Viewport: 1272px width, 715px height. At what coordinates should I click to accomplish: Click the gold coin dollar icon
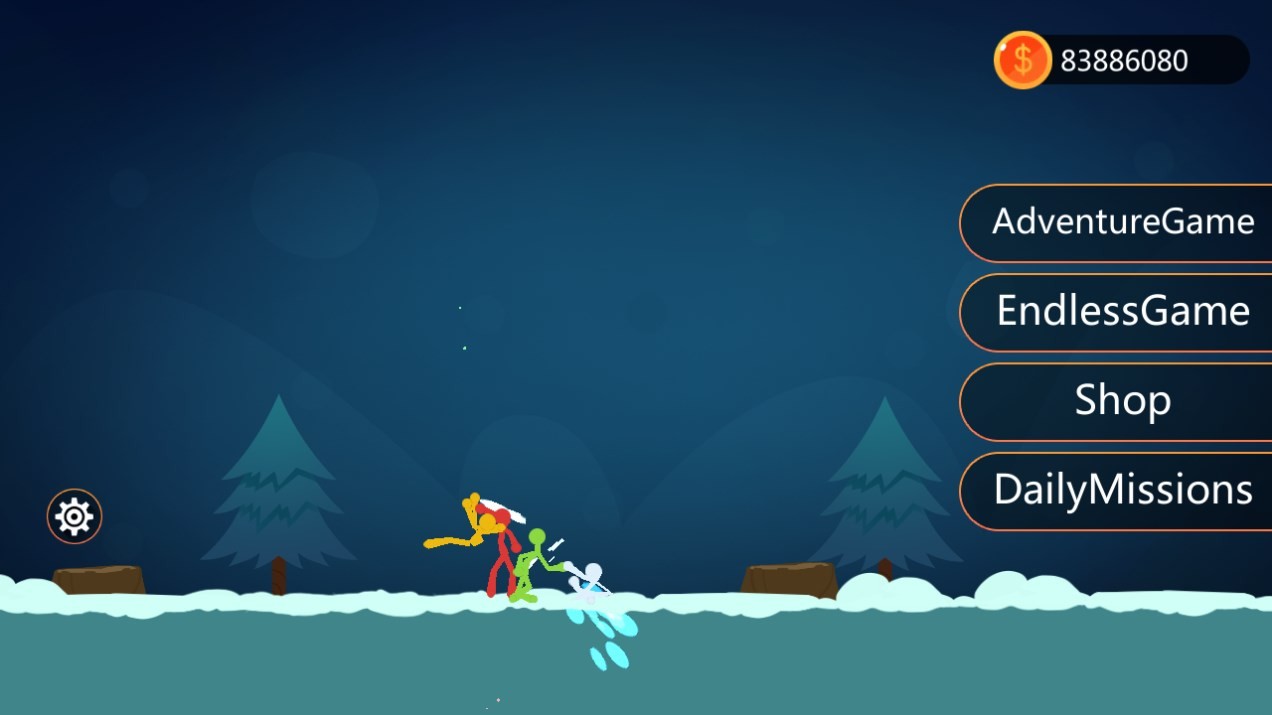[1021, 60]
